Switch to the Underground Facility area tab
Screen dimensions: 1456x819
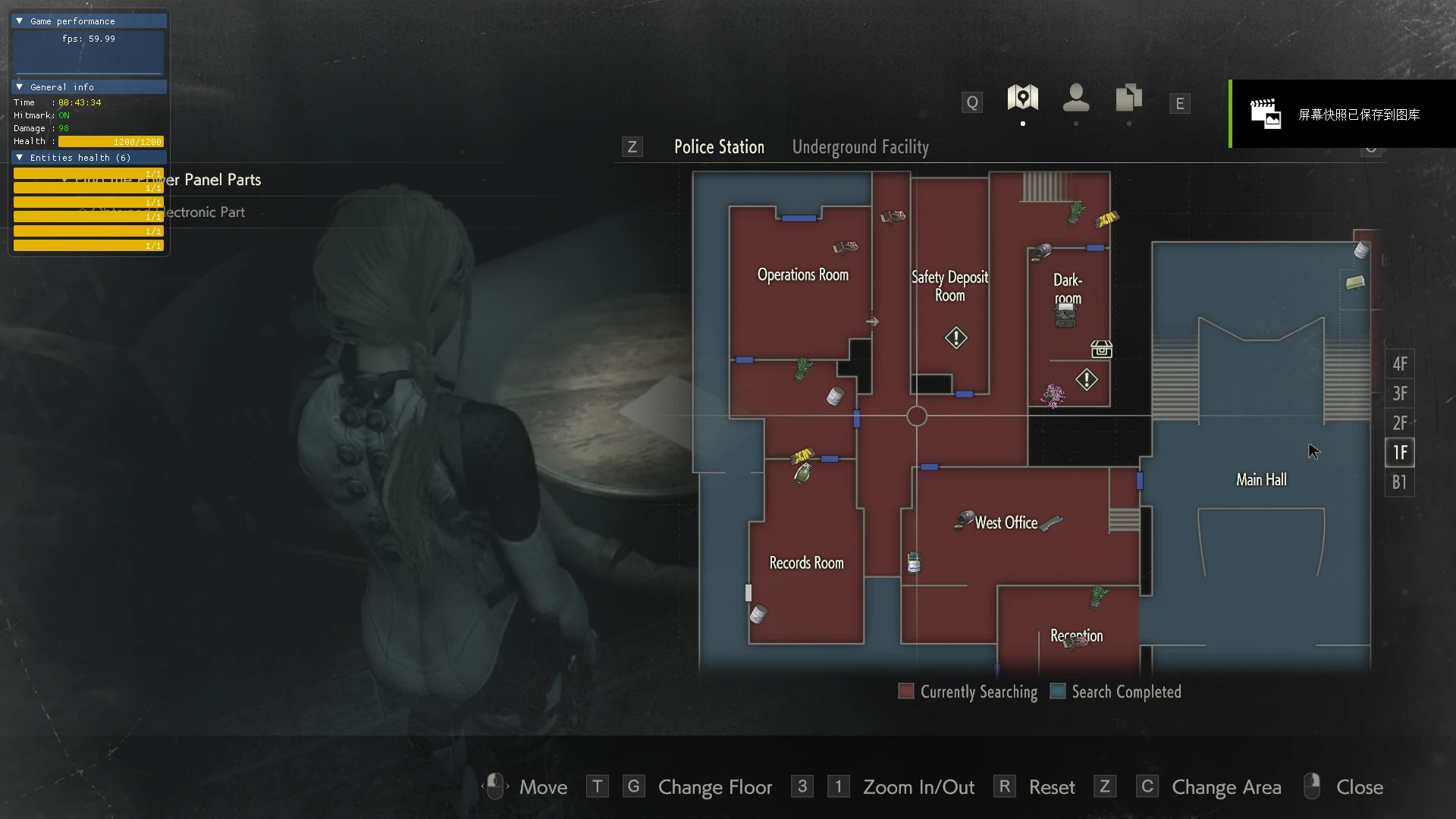860,147
